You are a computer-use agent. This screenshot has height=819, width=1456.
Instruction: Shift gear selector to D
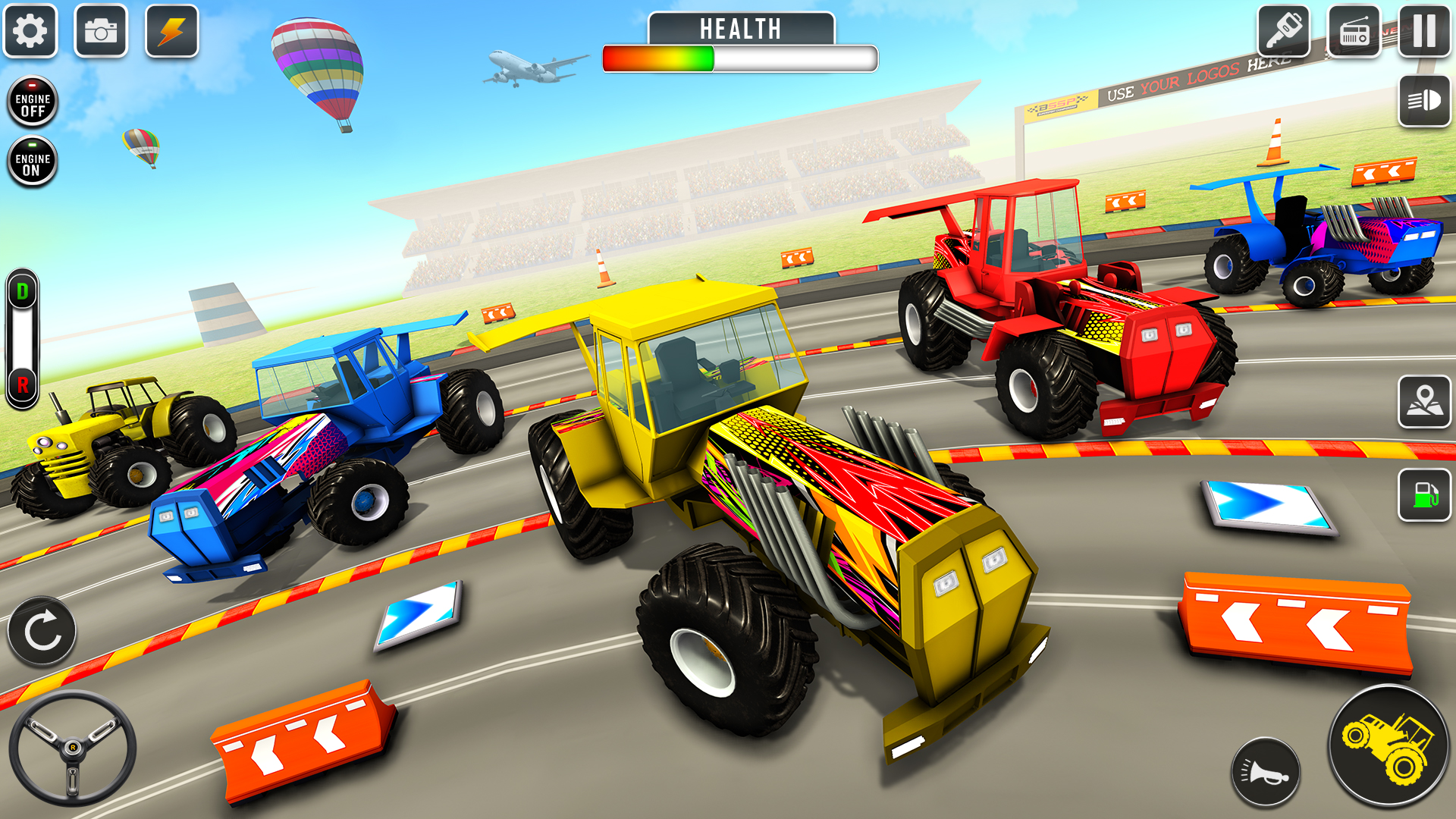click(x=22, y=288)
